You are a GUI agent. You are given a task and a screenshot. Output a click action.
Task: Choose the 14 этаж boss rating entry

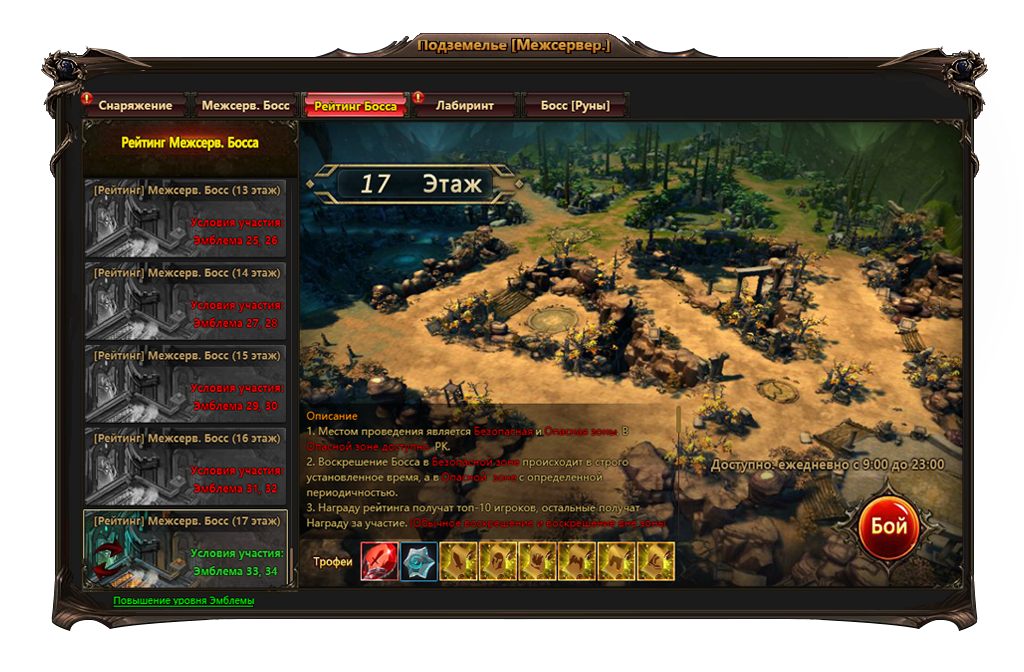(187, 300)
